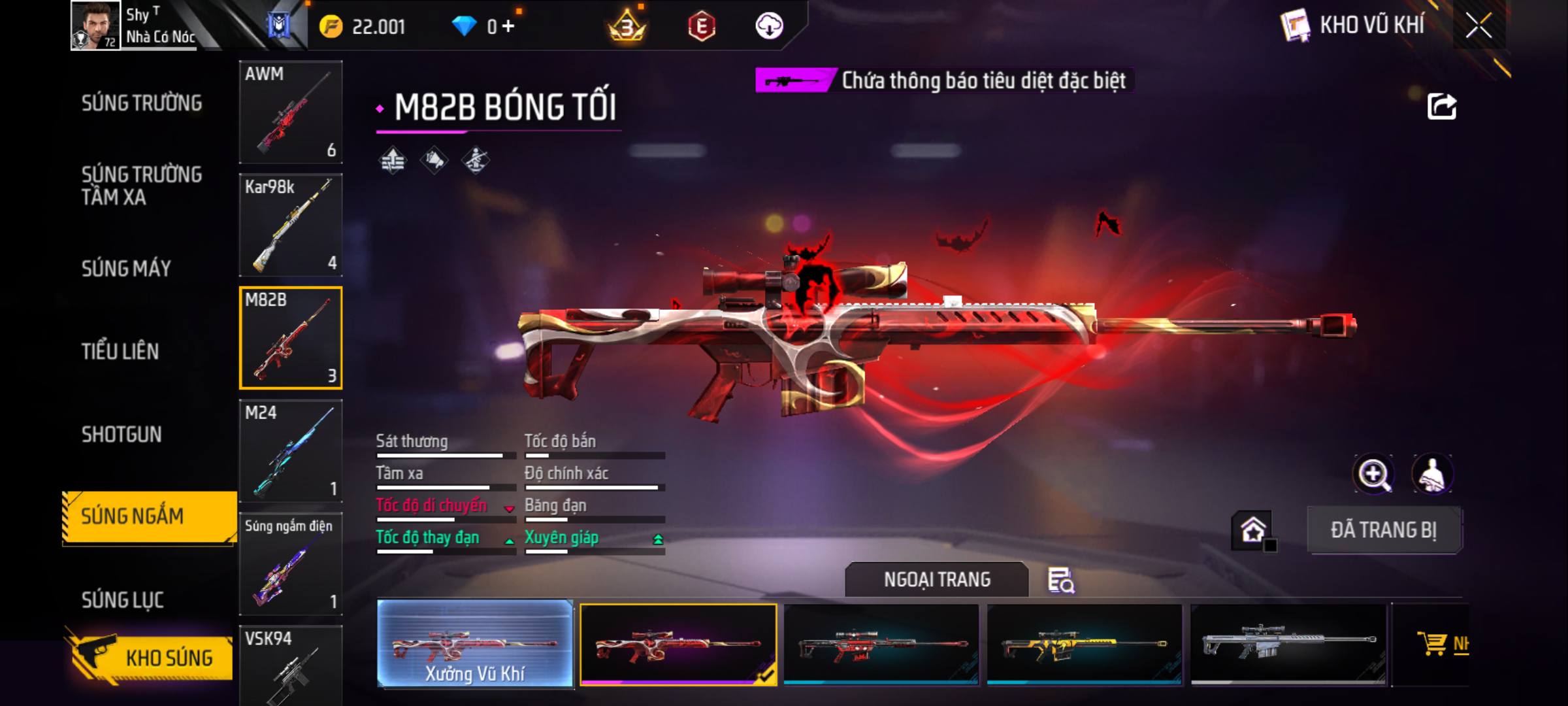This screenshot has width=1568, height=706.
Task: Open the SÚNG MÁY weapon category
Action: click(126, 269)
